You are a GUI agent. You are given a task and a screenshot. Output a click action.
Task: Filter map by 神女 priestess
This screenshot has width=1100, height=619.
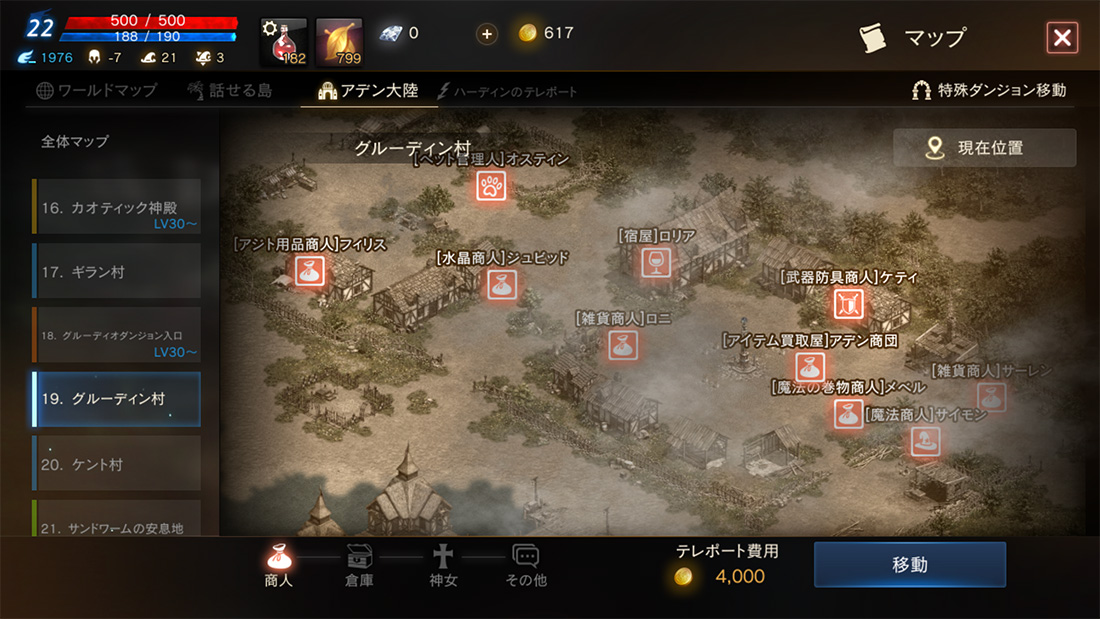click(x=443, y=565)
